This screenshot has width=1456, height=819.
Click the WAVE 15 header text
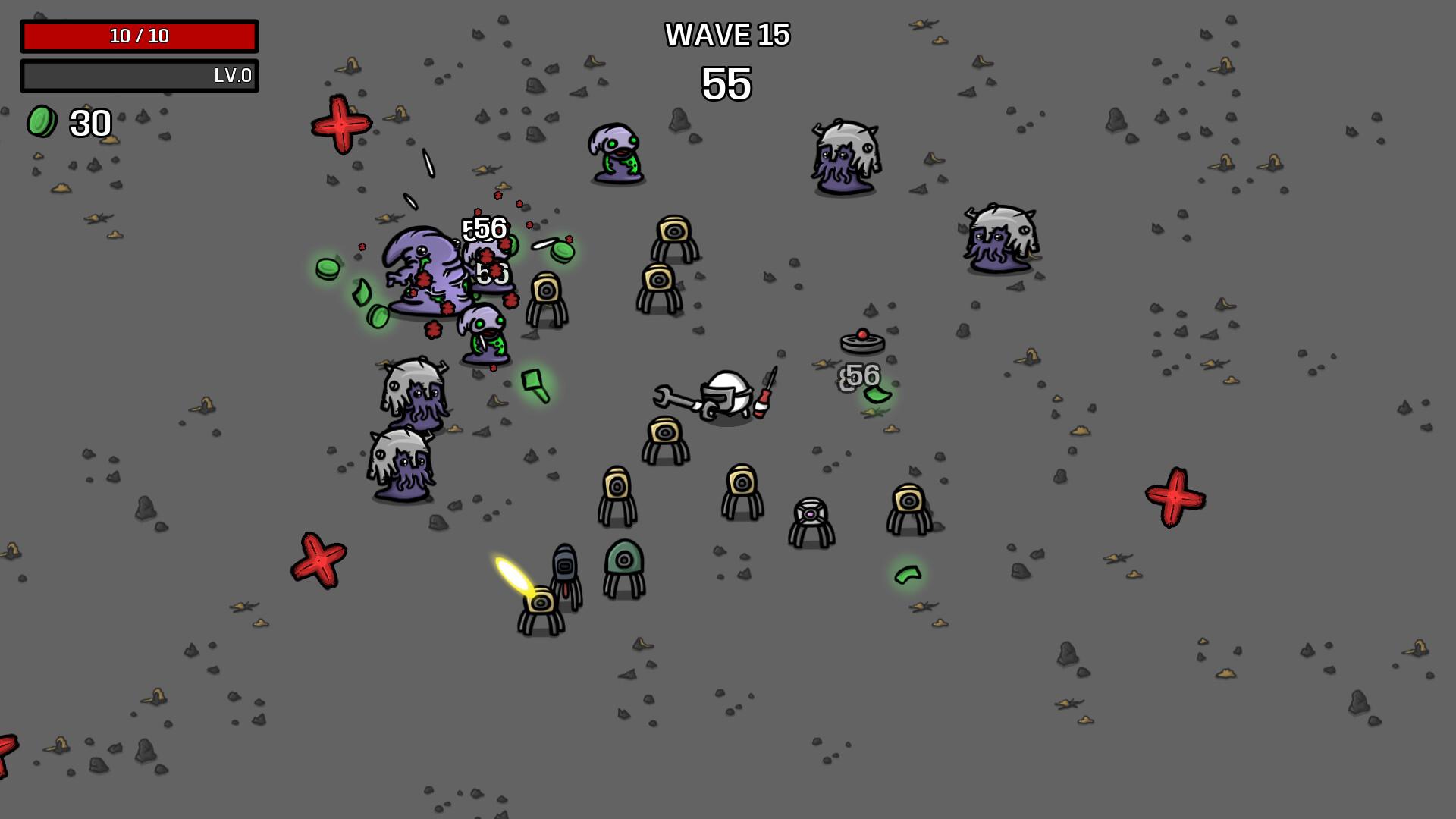[726, 35]
